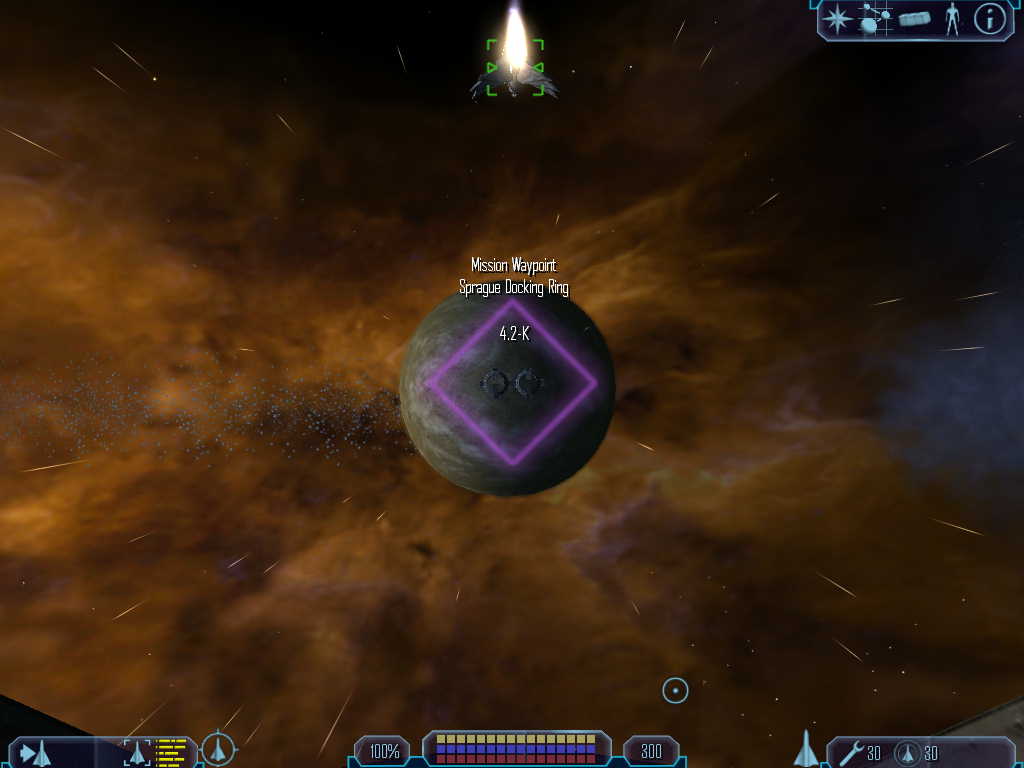Open the bracketed ship target list icon
Image resolution: width=1024 pixels, height=768 pixels.
click(137, 753)
